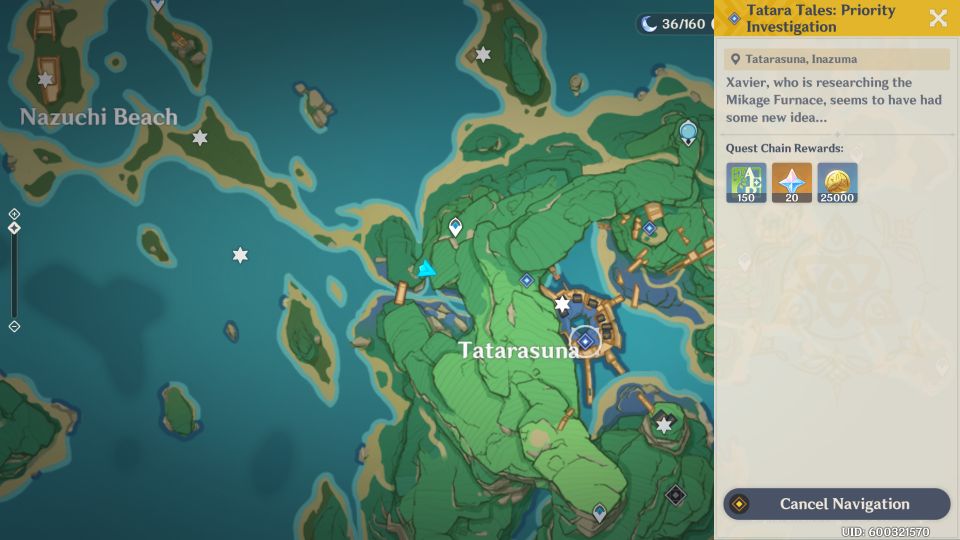The image size is (960, 540).
Task: Select the Statue of The Seven marker
Action: click(688, 131)
